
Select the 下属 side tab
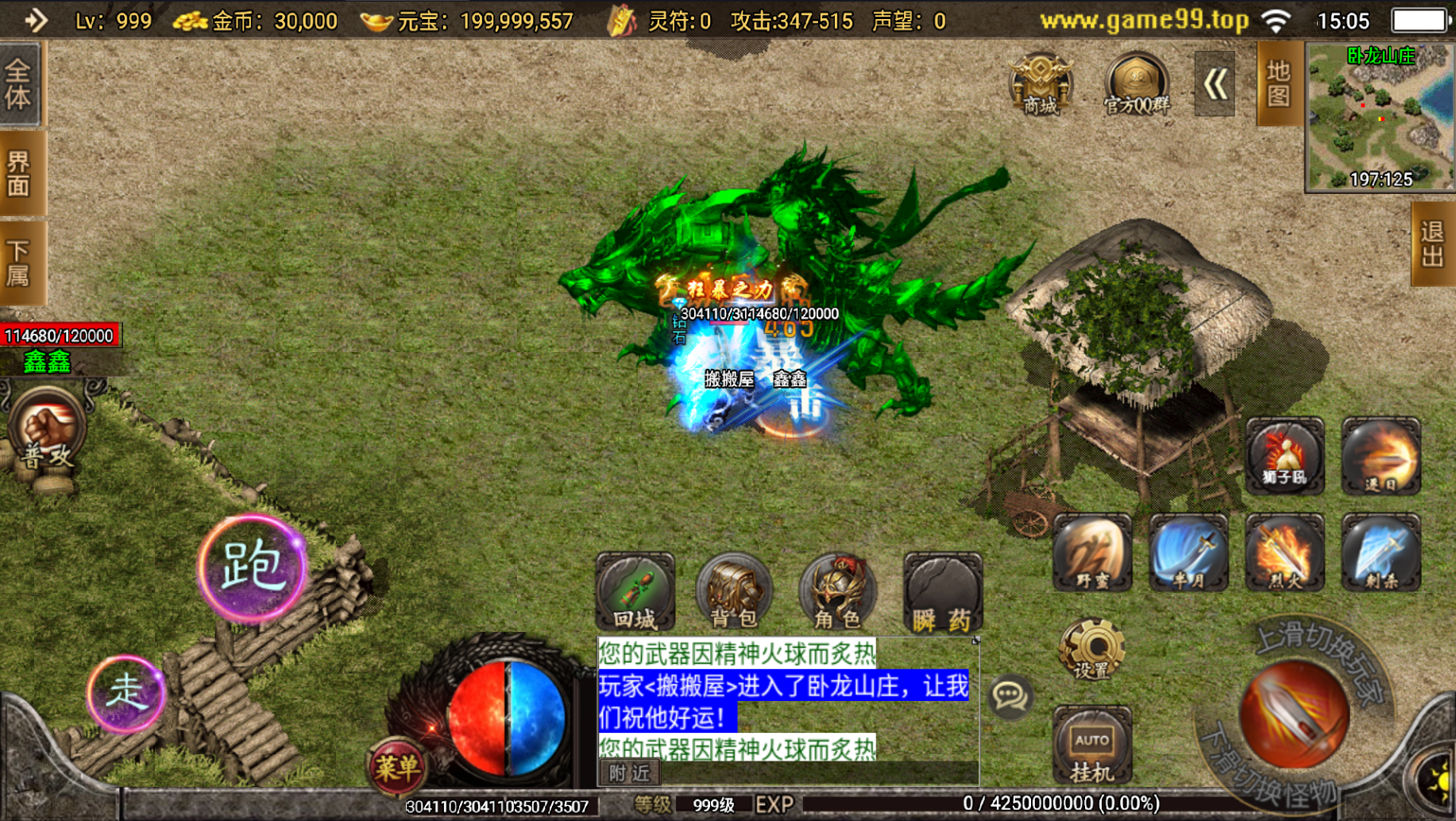click(19, 263)
